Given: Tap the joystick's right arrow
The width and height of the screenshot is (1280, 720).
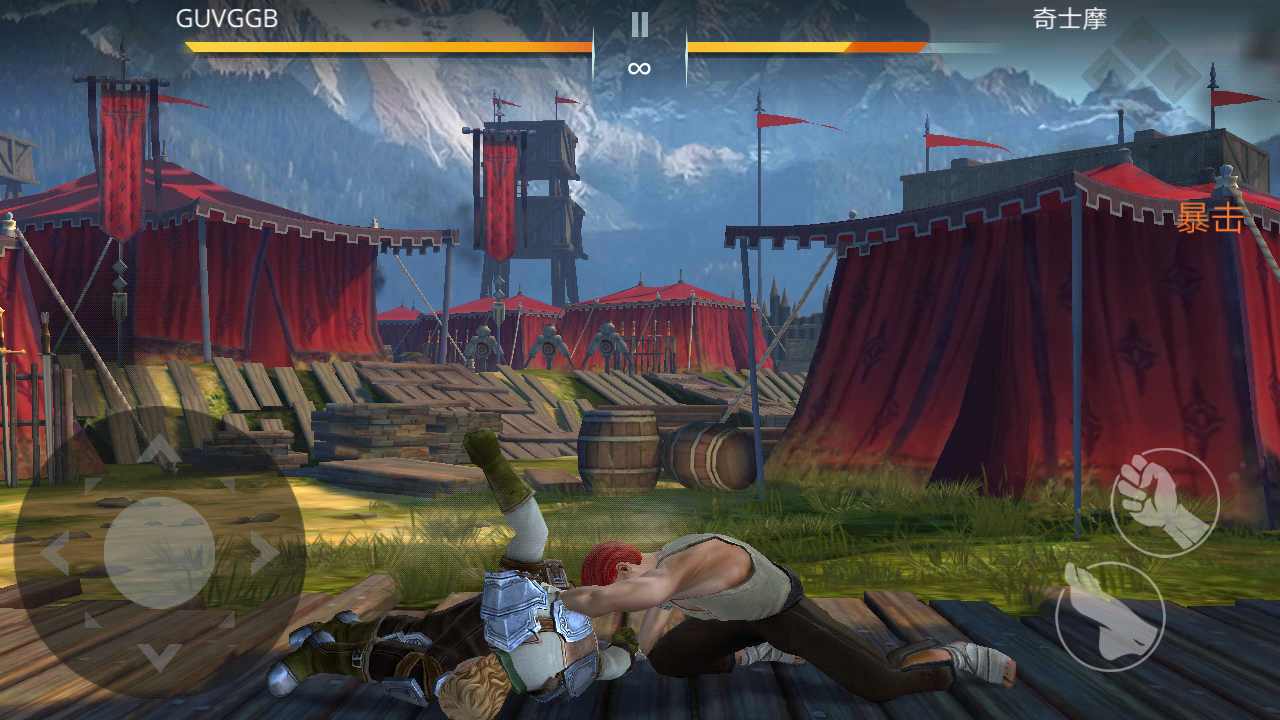Looking at the screenshot, I should [264, 553].
